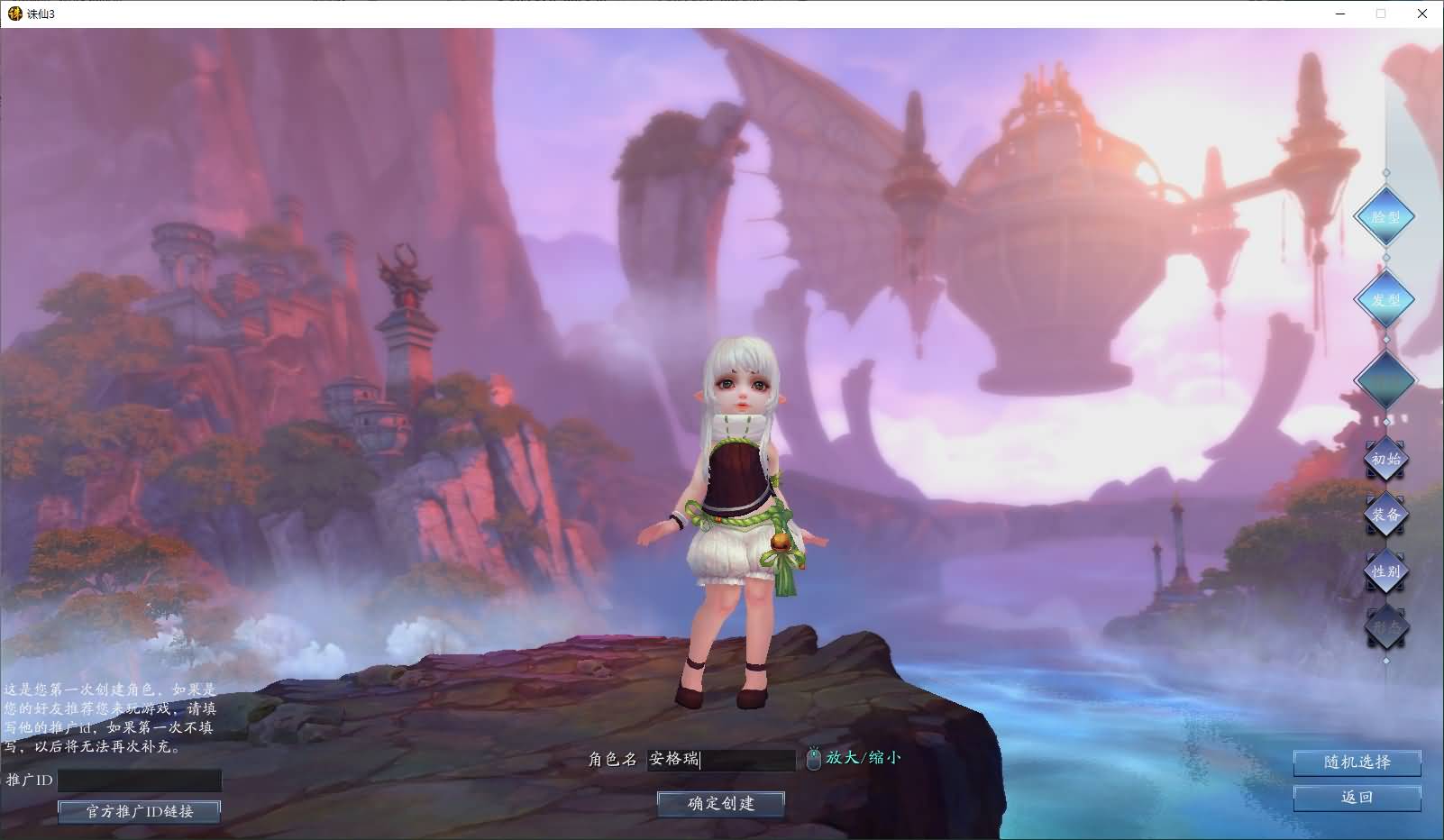Click the 角色名 character name field
Screen dimensions: 1444x840
click(x=721, y=761)
